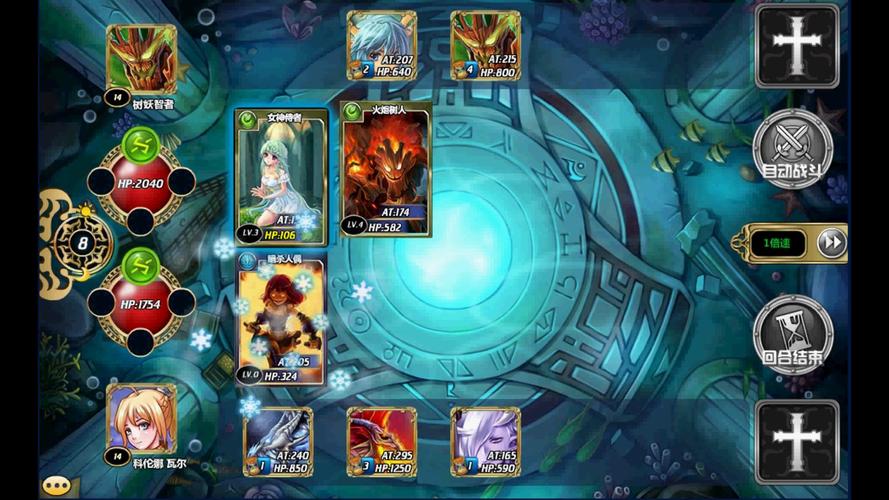Select the red-haired card with HP 324
The height and width of the screenshot is (500, 889).
click(x=281, y=317)
